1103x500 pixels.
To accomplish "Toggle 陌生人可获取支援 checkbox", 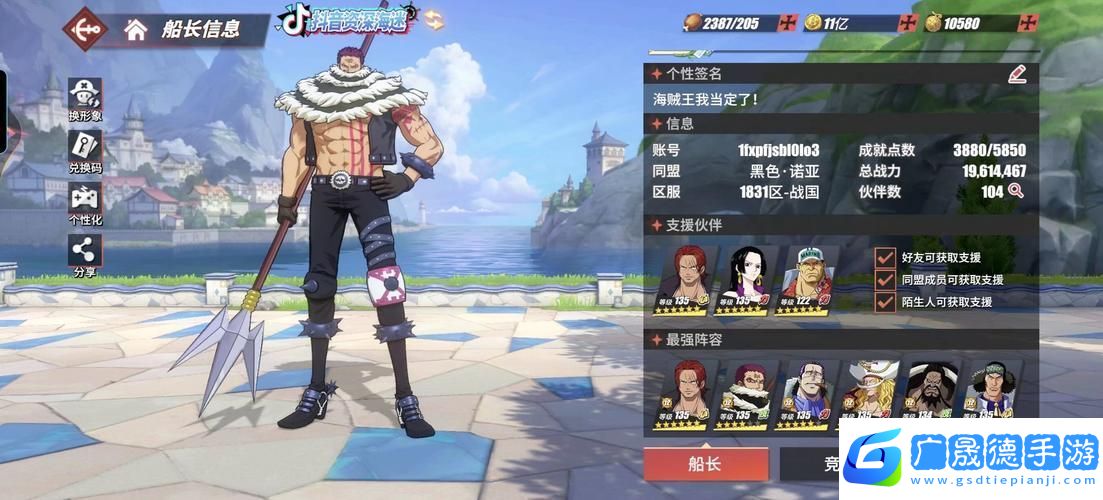I will tap(884, 302).
